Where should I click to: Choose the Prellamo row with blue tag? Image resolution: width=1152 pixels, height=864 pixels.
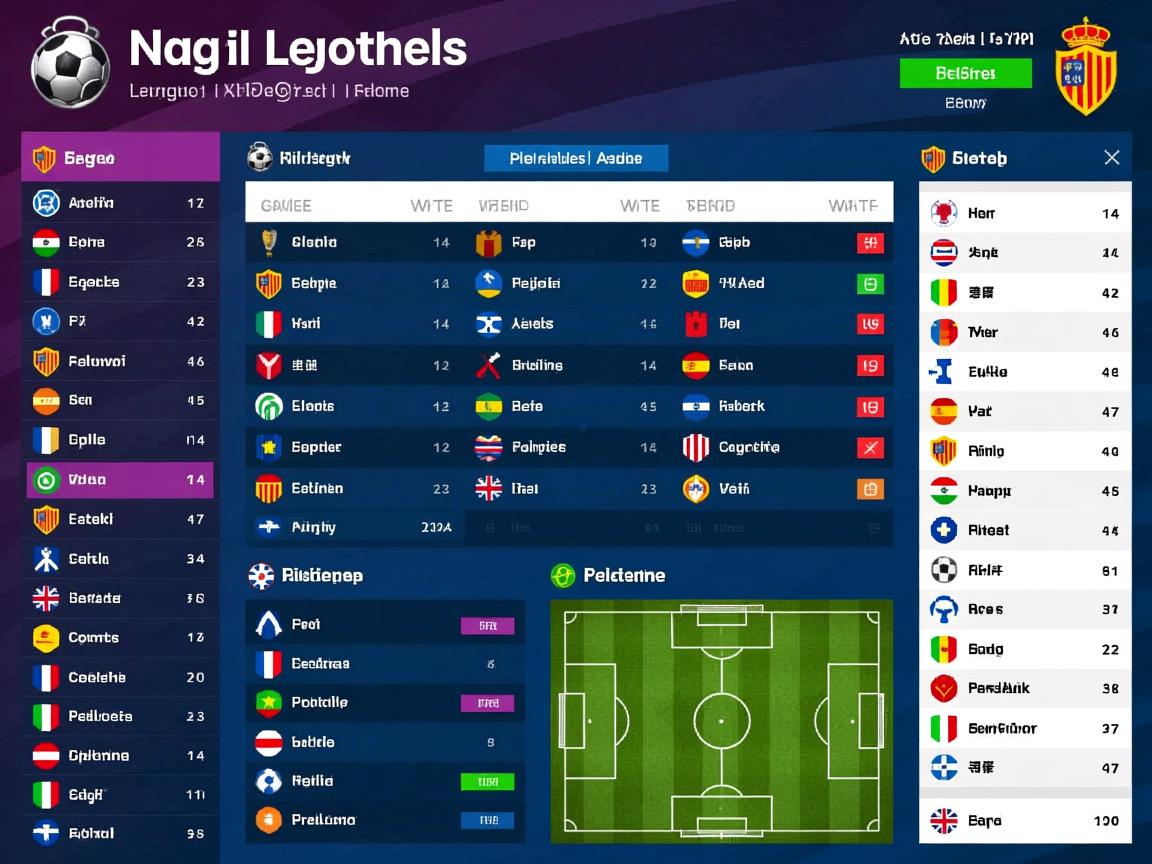(x=385, y=820)
